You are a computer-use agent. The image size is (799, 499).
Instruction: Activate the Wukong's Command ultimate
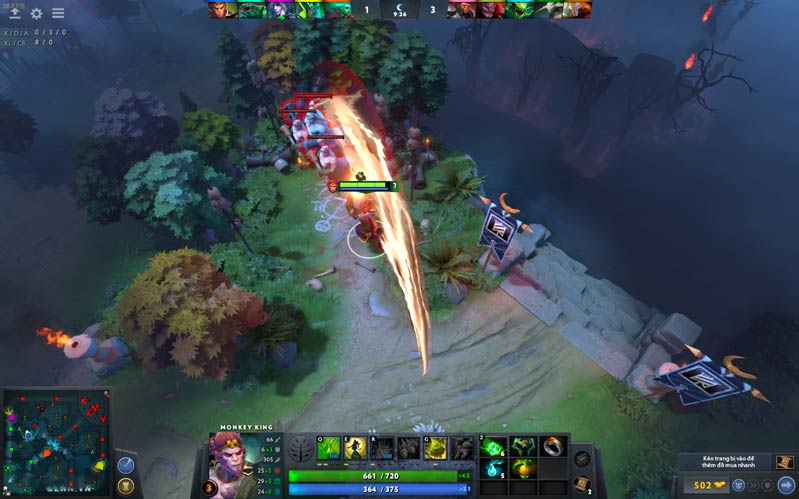click(x=434, y=449)
